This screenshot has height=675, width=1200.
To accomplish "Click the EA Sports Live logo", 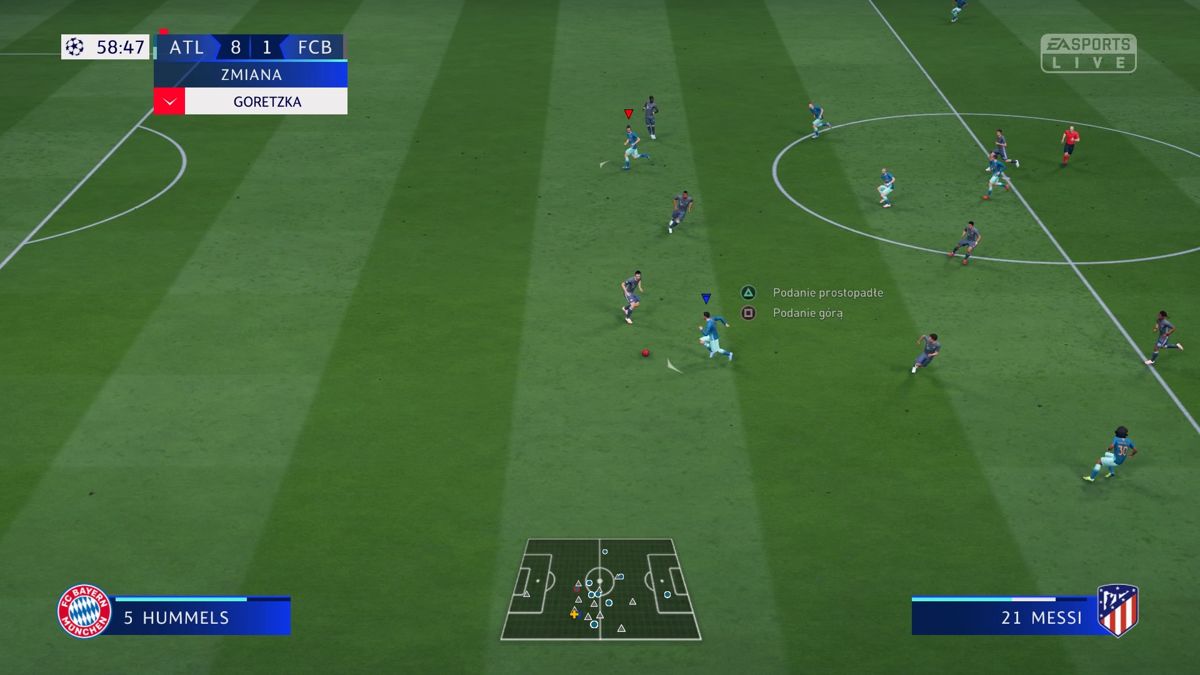I will click(1088, 53).
